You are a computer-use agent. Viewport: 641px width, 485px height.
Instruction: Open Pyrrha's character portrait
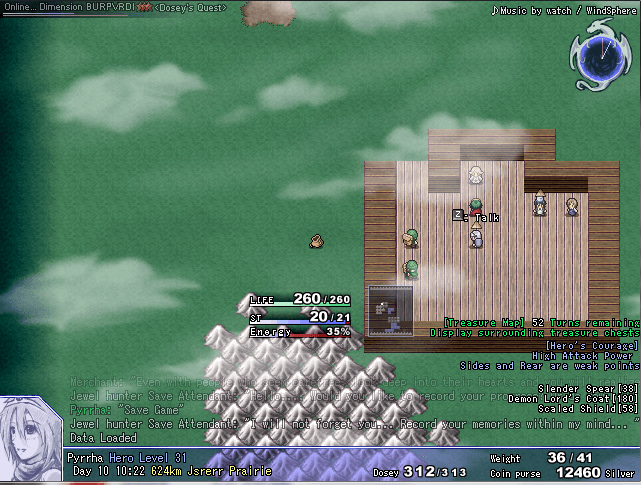(32, 439)
